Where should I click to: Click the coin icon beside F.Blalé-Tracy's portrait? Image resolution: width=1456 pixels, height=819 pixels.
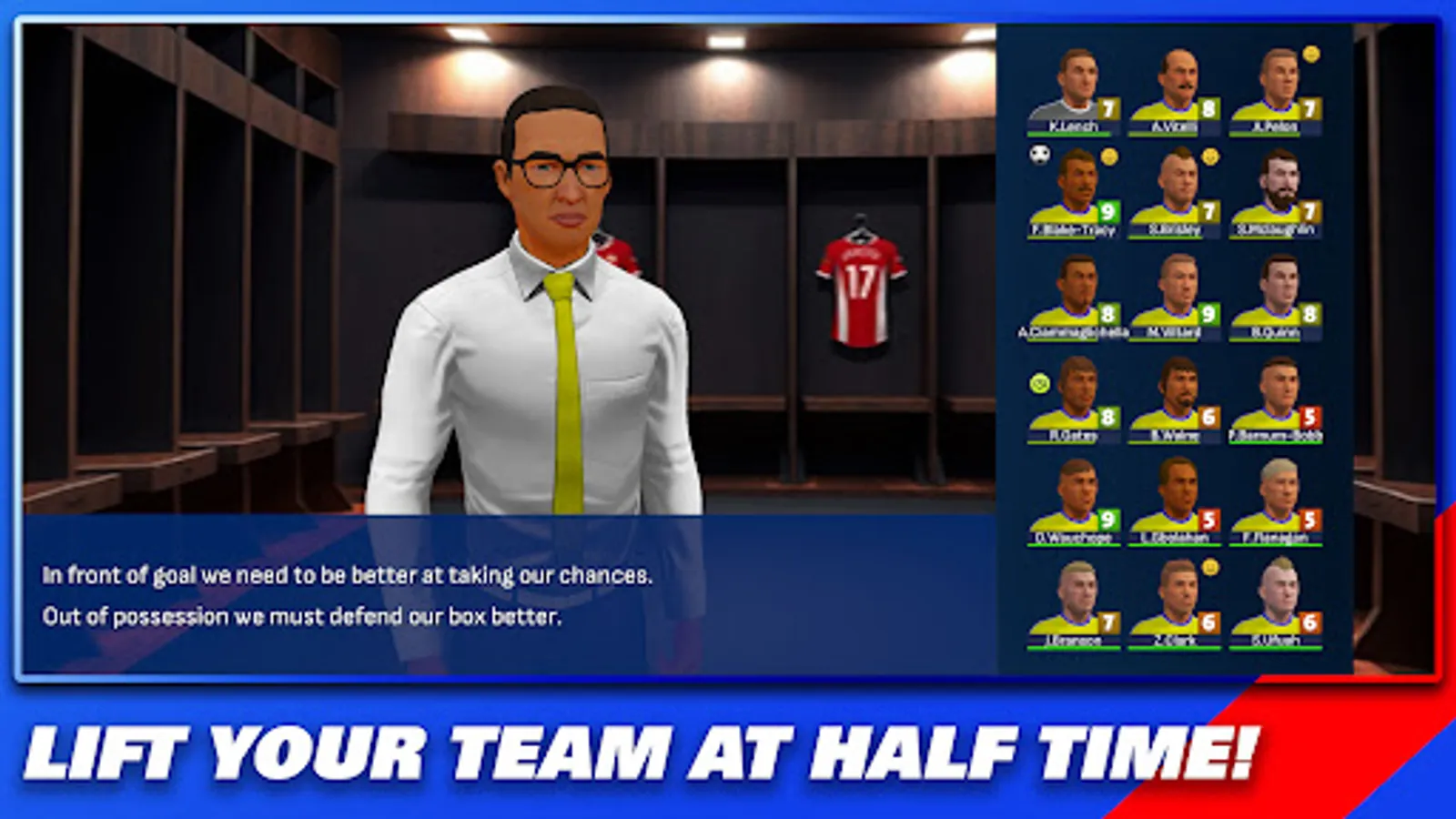(x=1109, y=157)
